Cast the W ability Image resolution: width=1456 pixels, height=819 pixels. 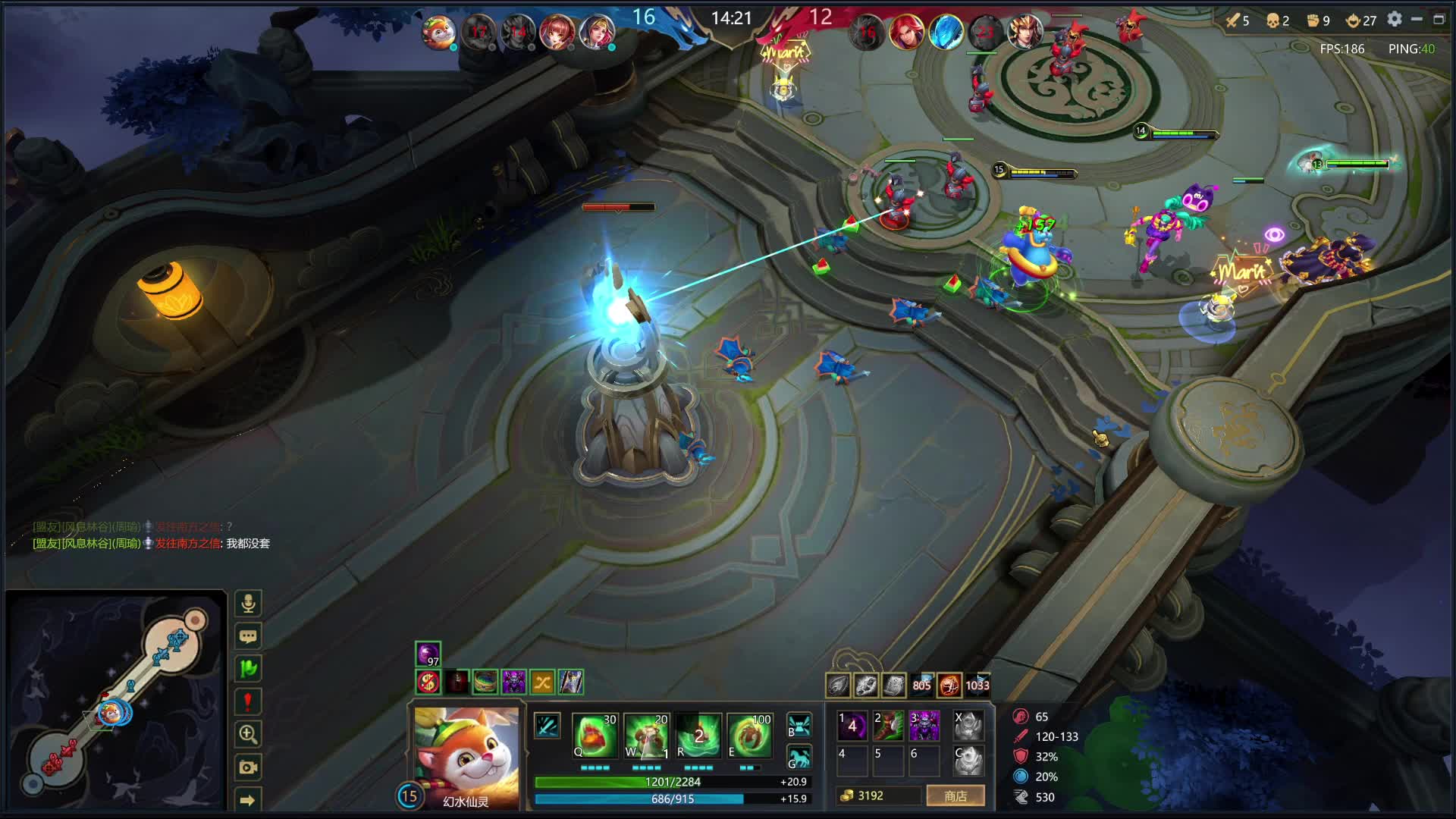646,735
